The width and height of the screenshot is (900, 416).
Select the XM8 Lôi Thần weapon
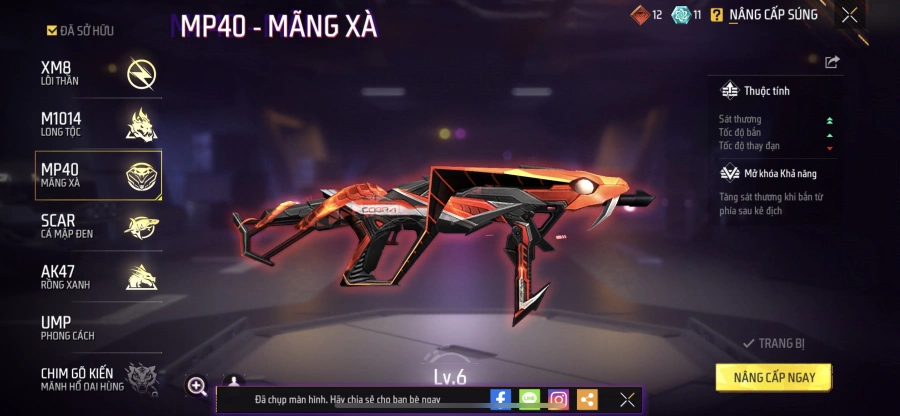[x=98, y=73]
